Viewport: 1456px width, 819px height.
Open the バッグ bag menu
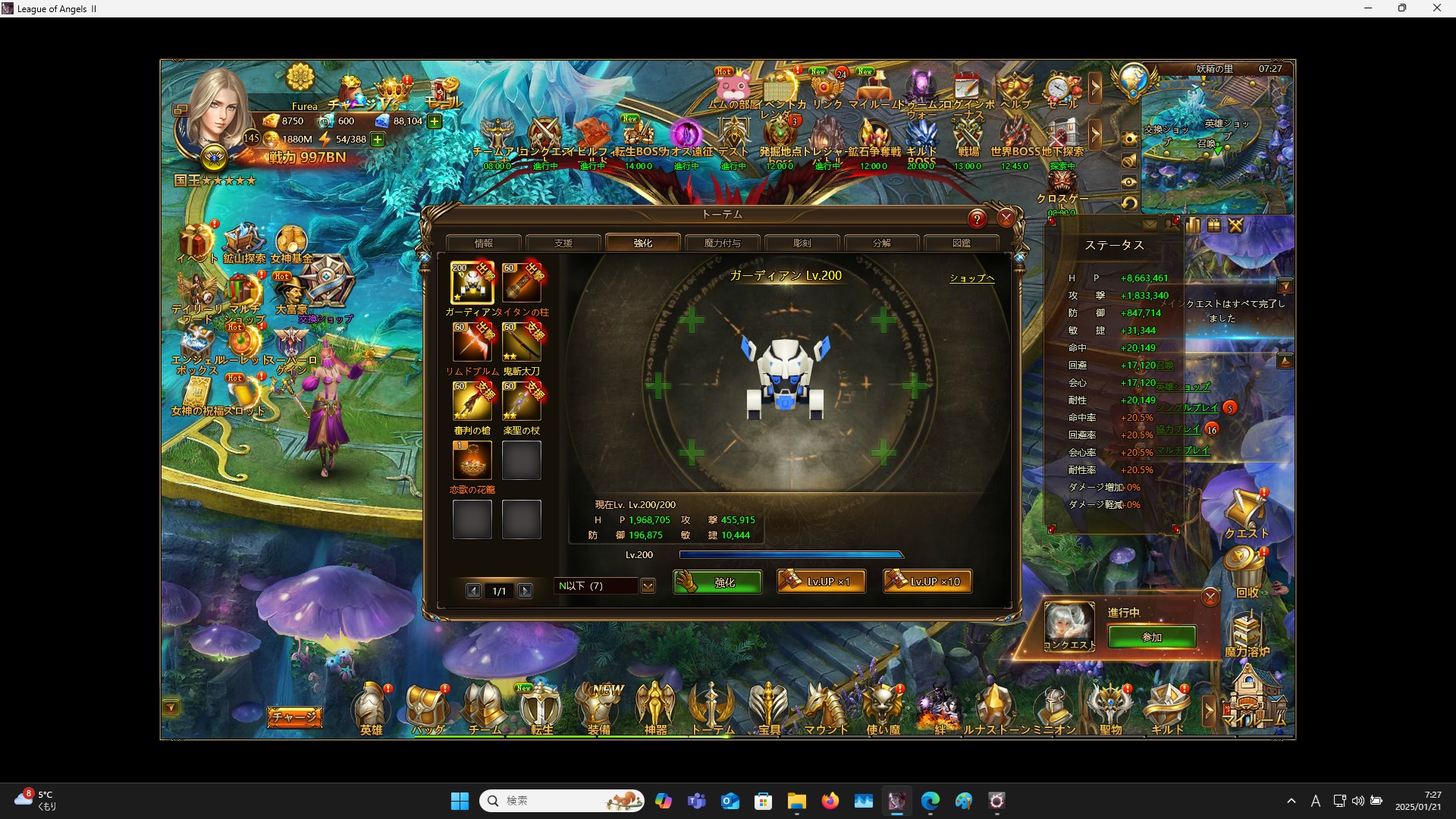coord(428,709)
